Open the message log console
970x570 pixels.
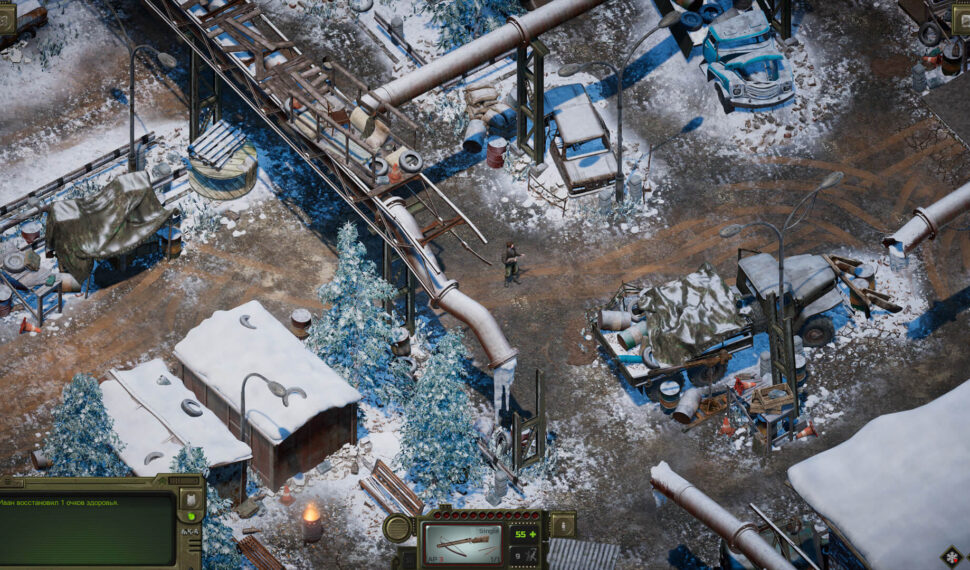(x=87, y=528)
